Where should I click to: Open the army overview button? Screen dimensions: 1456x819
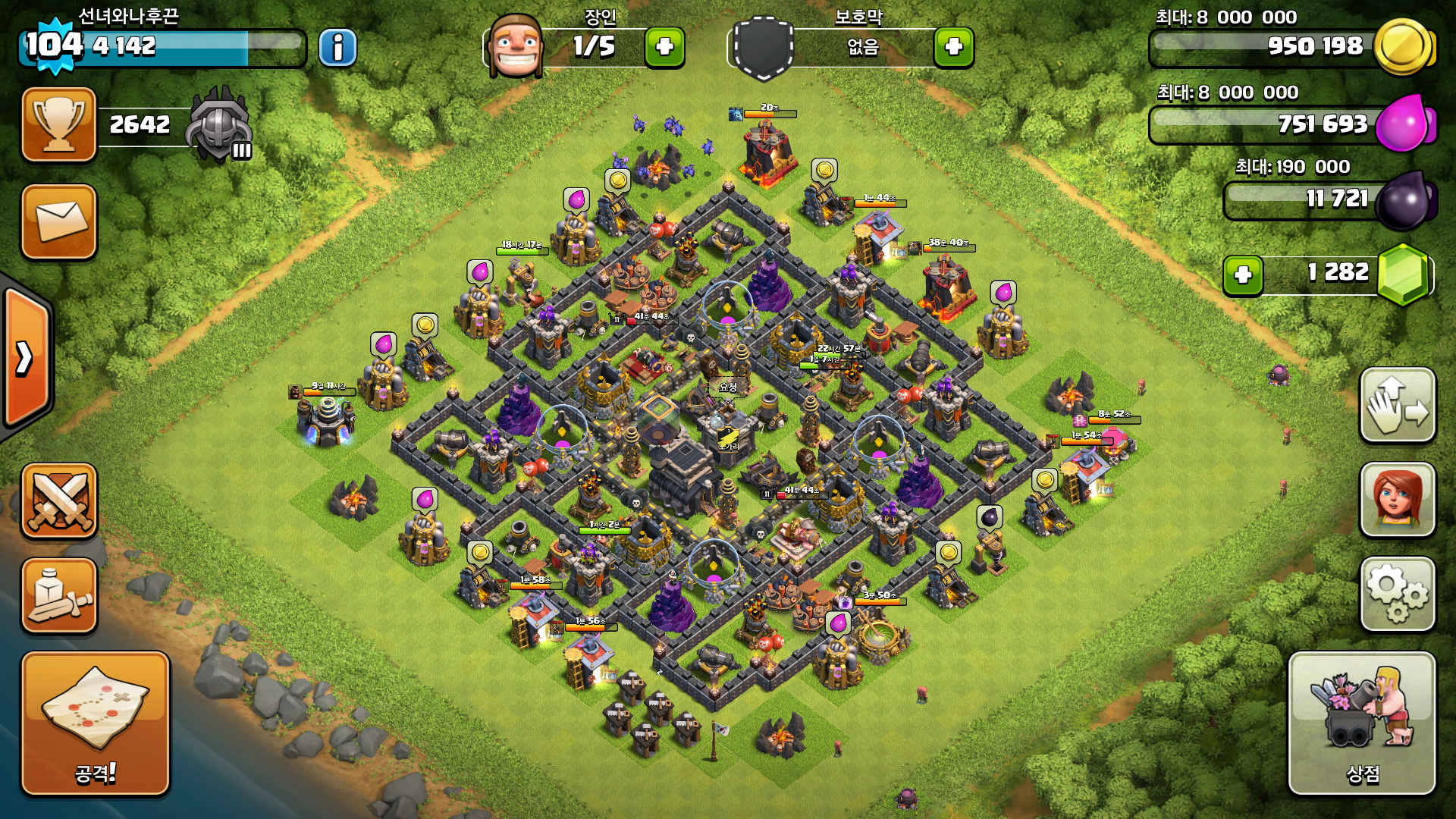(x=59, y=596)
